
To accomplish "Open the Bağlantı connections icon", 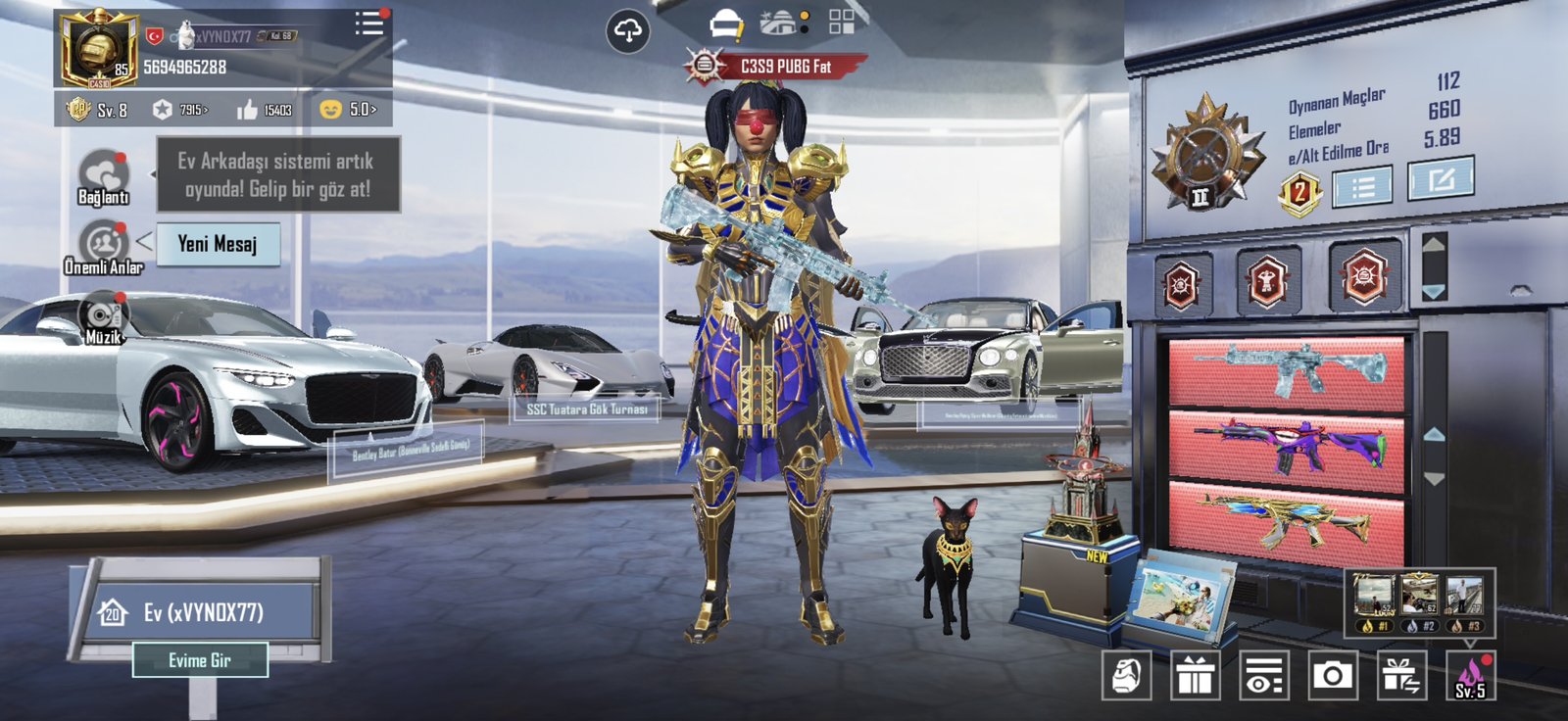I will 103,175.
